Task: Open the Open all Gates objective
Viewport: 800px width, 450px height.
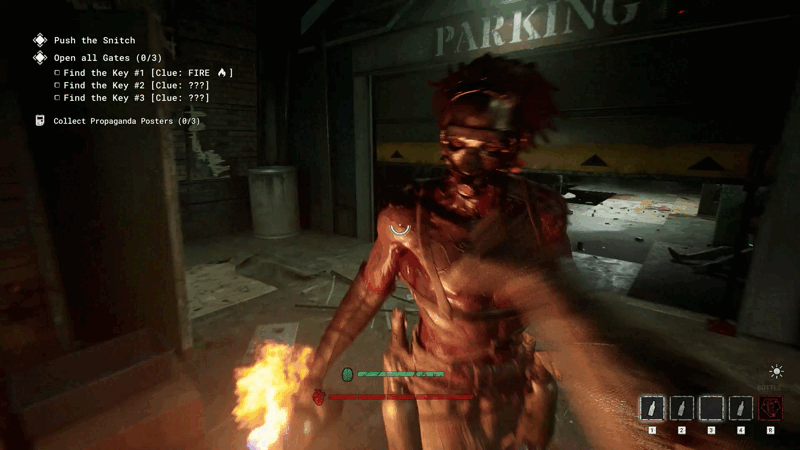Action: [107, 58]
